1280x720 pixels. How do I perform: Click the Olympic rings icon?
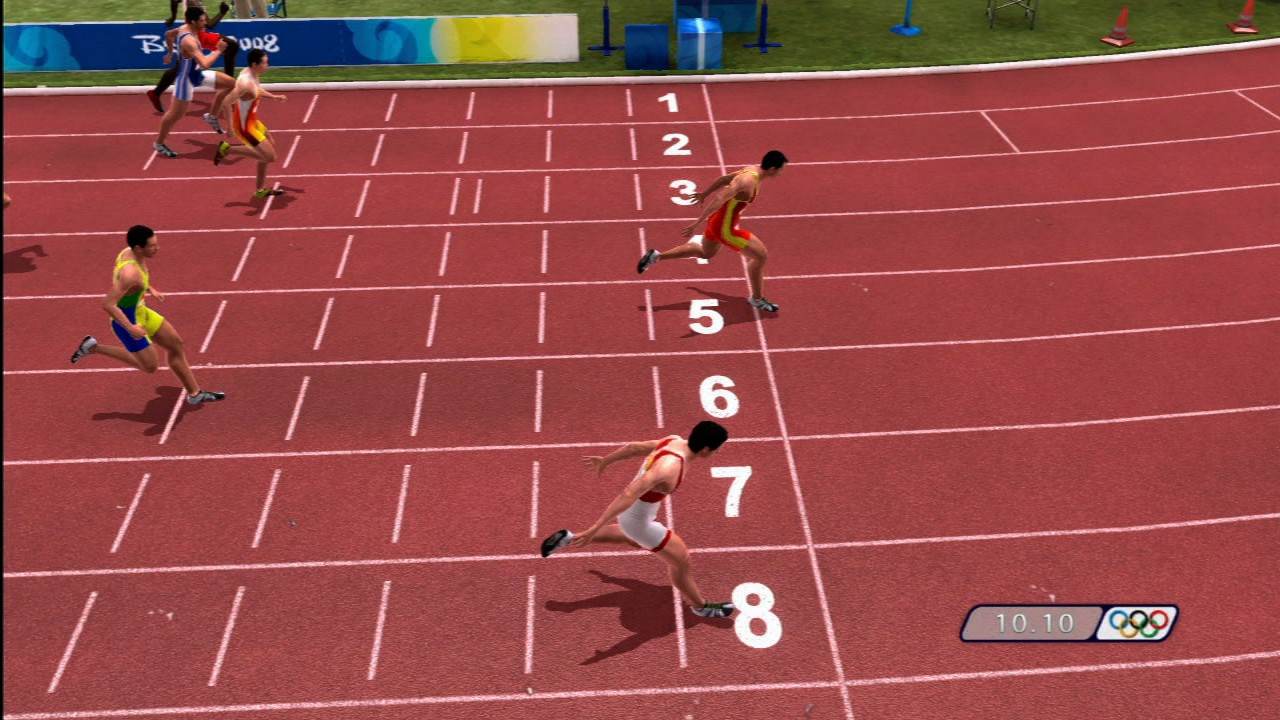(1138, 624)
